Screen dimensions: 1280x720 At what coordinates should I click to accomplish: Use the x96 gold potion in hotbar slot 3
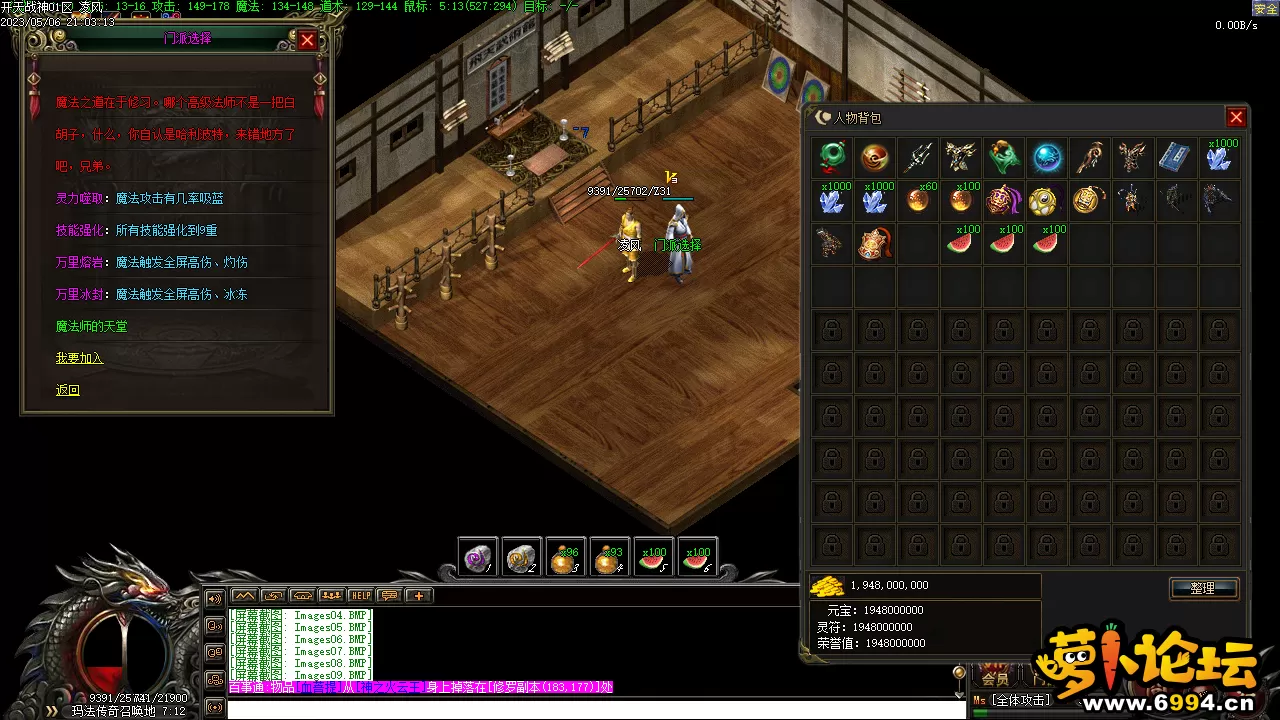[566, 558]
